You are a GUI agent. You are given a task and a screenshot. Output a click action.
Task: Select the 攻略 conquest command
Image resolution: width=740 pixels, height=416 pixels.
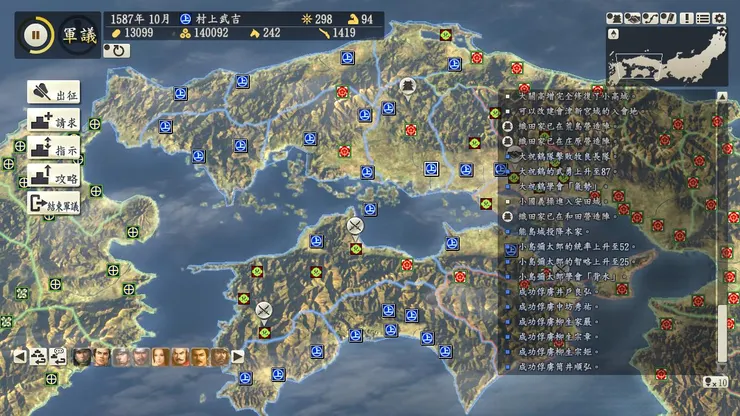(x=54, y=175)
